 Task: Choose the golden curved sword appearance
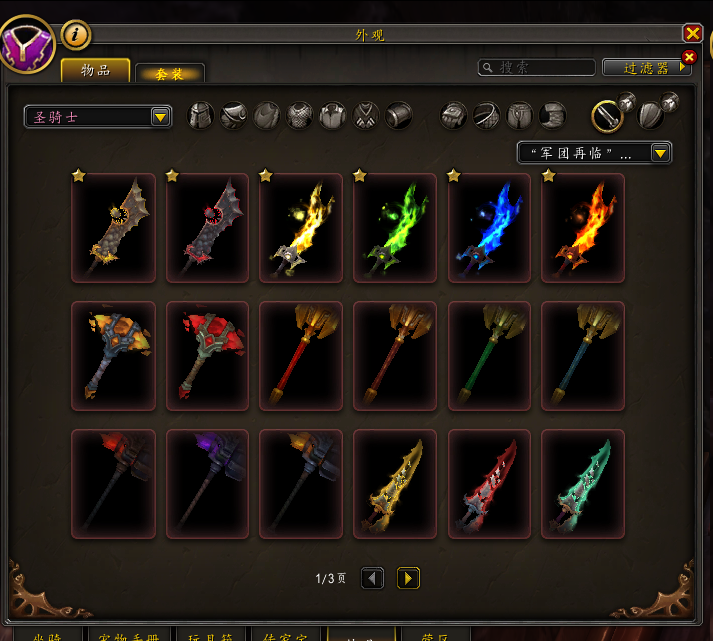pos(395,484)
